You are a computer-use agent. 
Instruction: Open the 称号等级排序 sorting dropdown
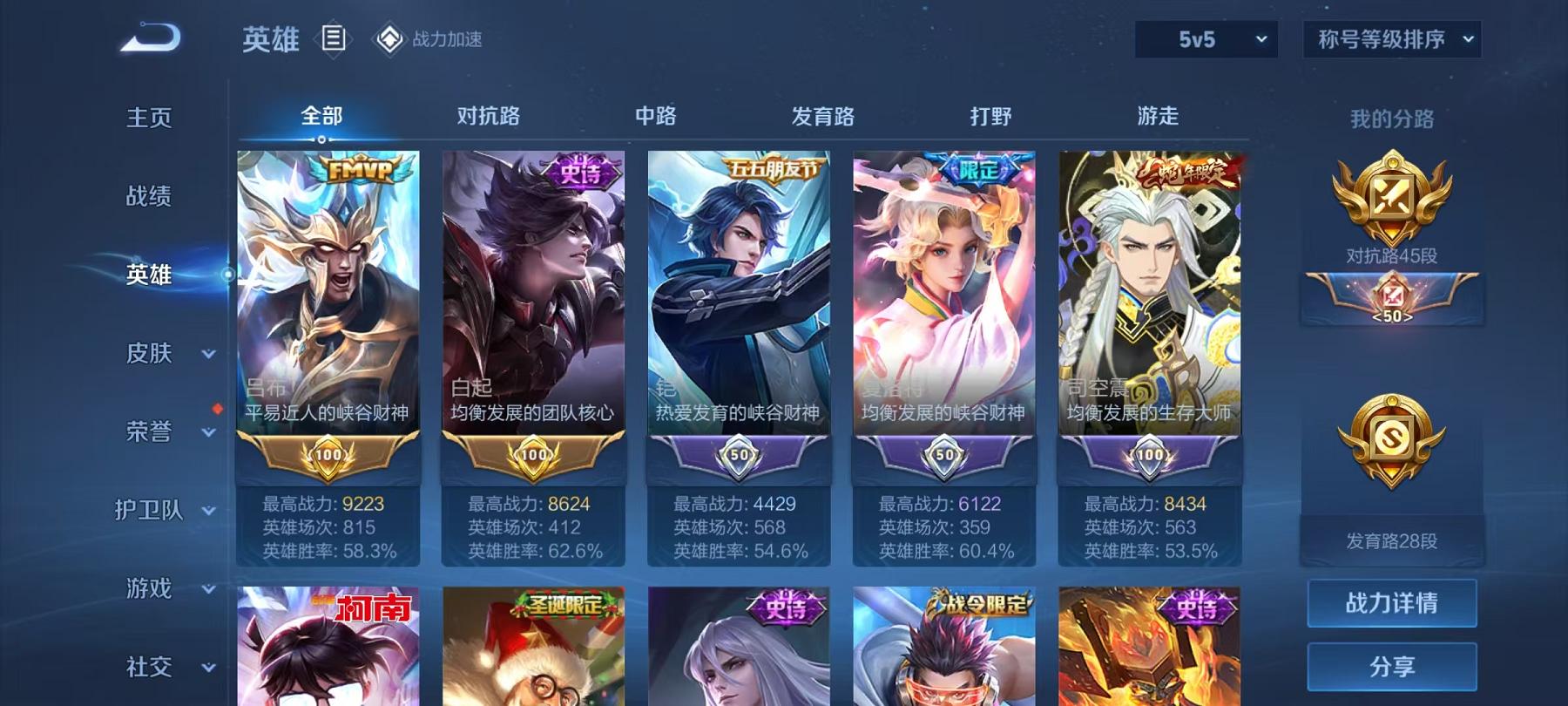[x=1391, y=38]
